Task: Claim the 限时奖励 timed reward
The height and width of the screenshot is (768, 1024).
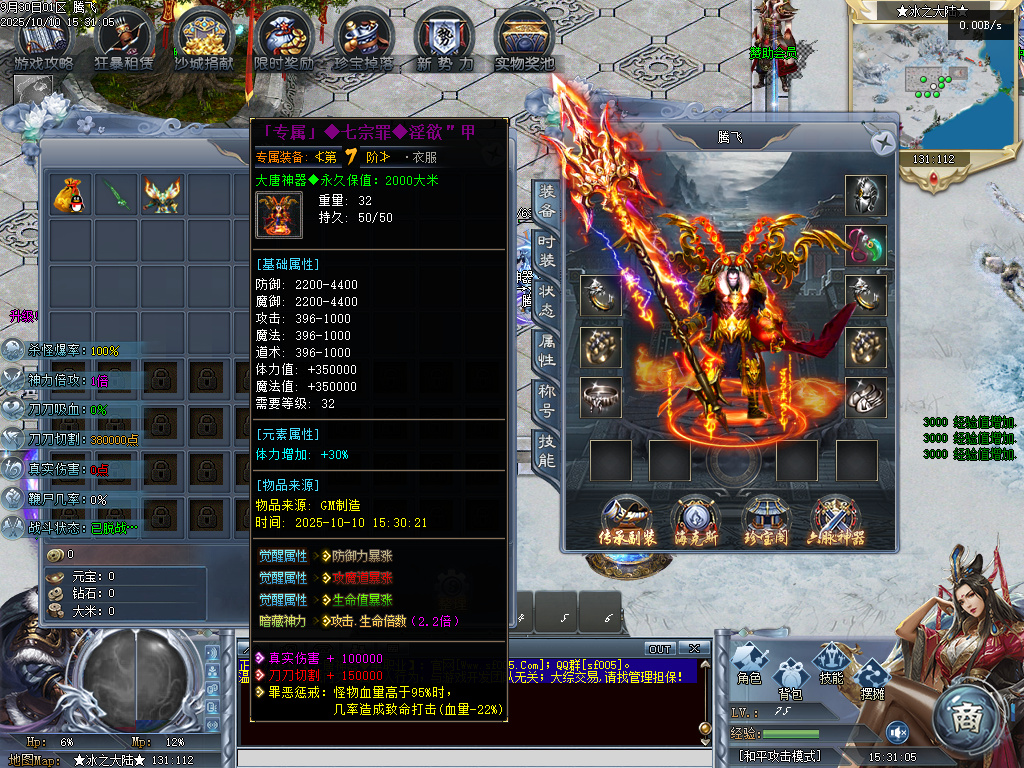Action: 284,41
